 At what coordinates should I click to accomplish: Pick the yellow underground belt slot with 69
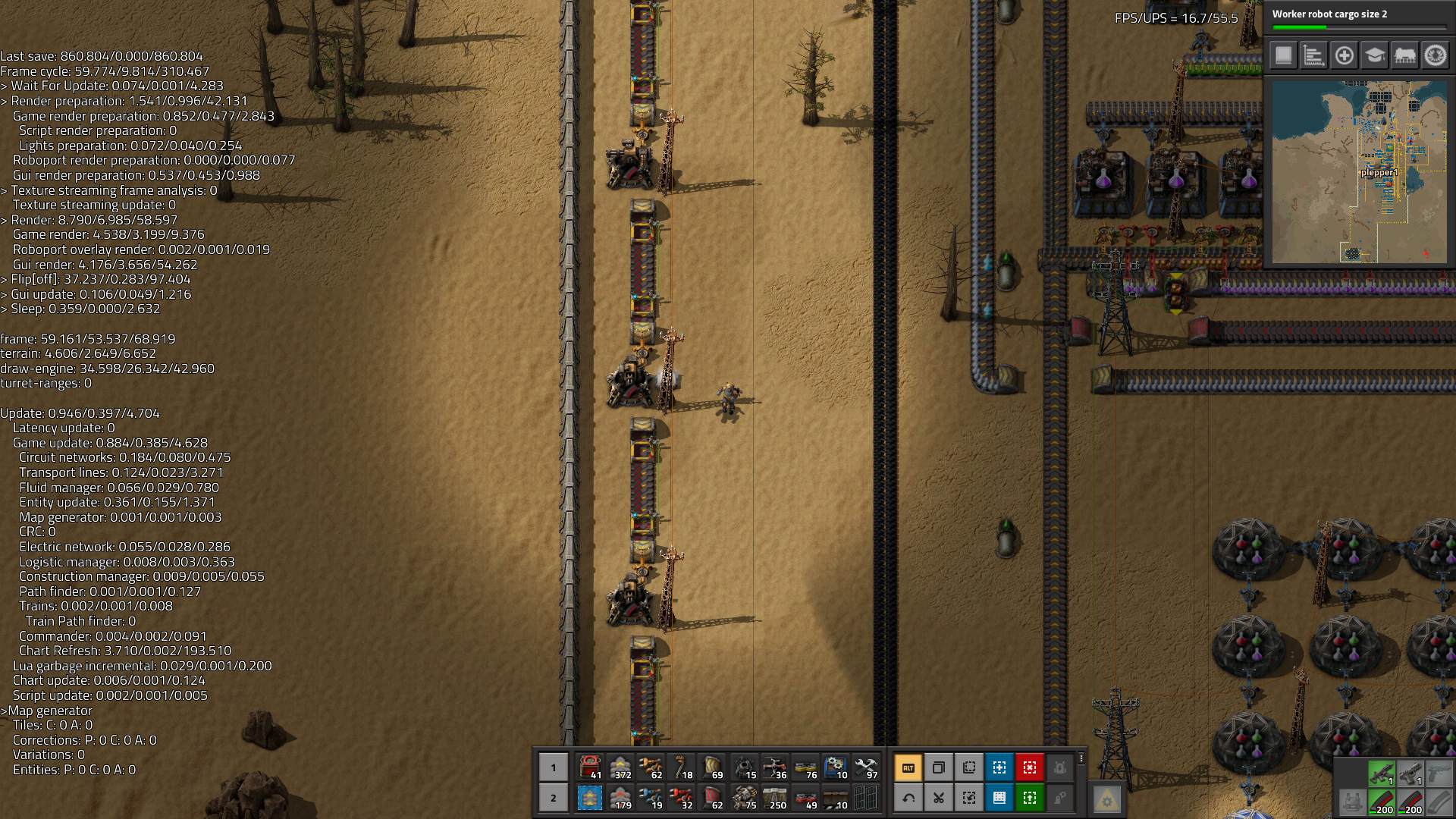712,767
